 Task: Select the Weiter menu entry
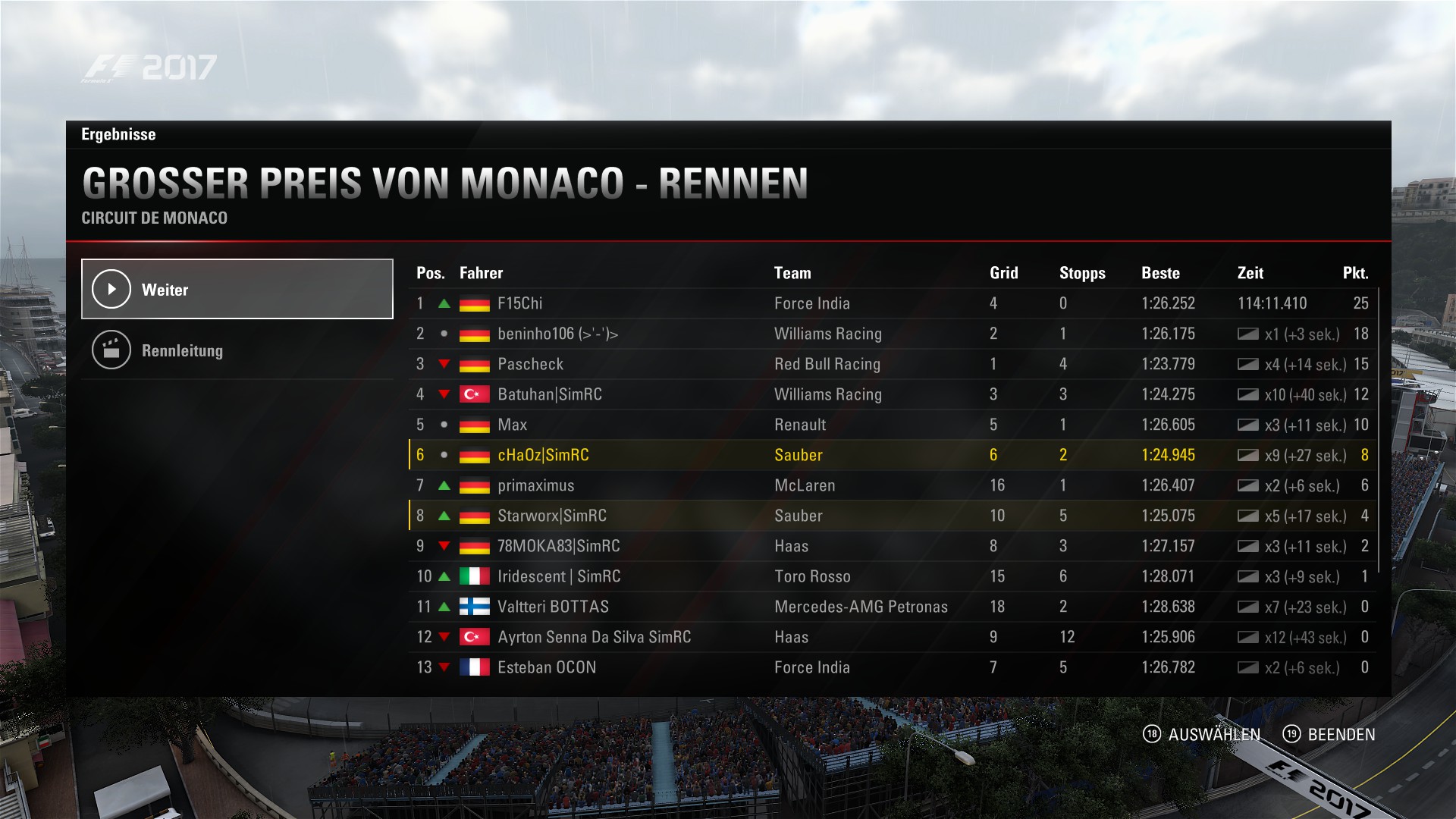point(237,289)
